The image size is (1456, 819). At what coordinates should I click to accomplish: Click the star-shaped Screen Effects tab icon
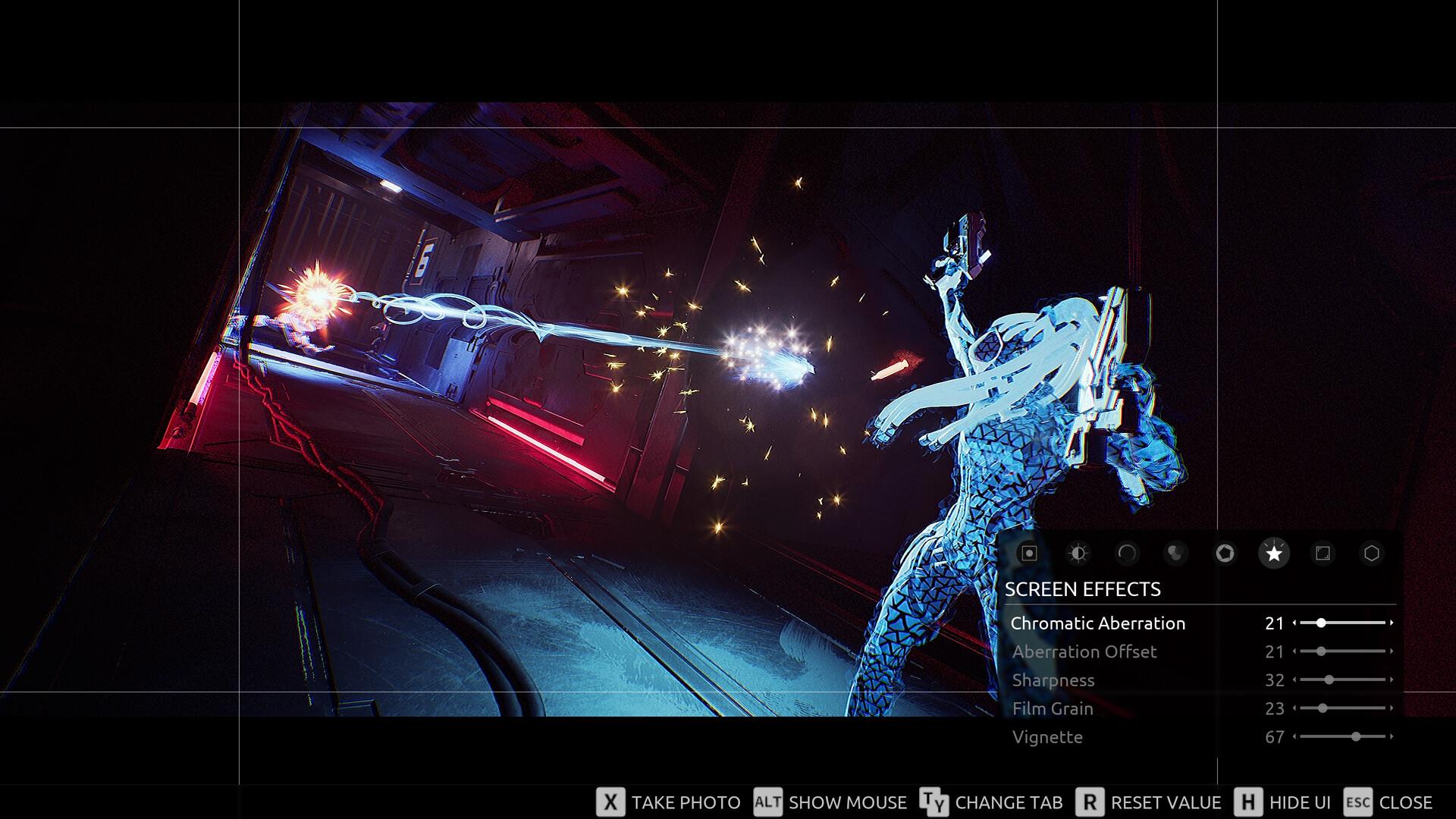tap(1275, 554)
